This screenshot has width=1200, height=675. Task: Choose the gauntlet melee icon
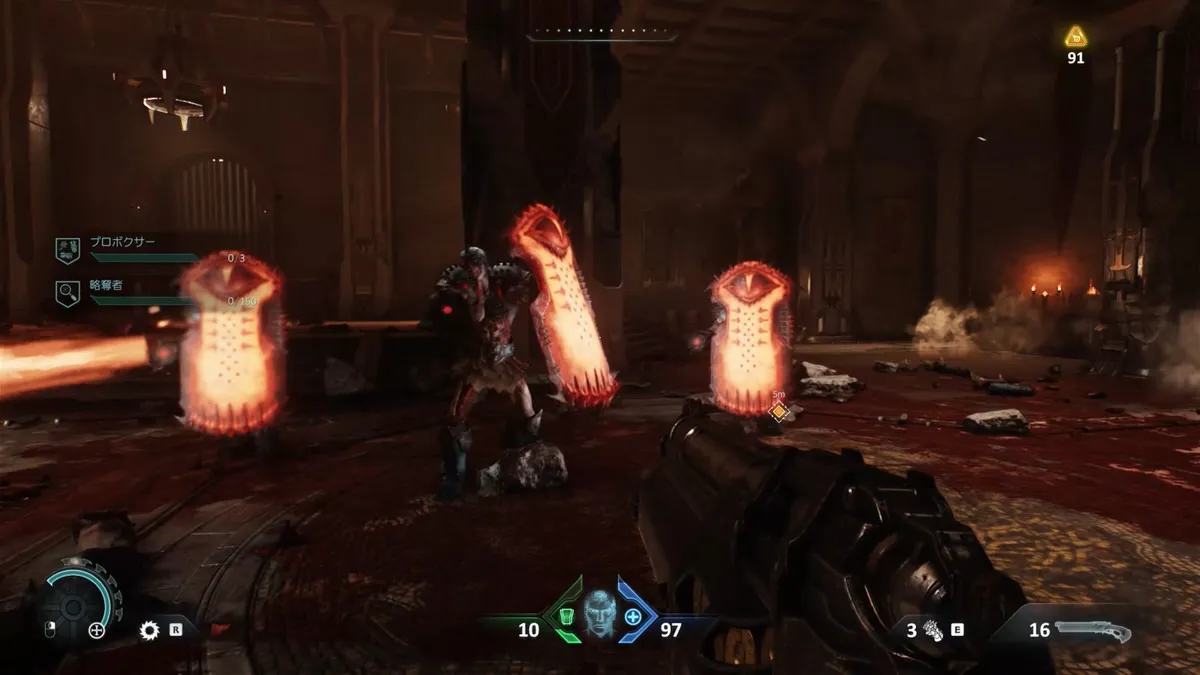(x=933, y=630)
